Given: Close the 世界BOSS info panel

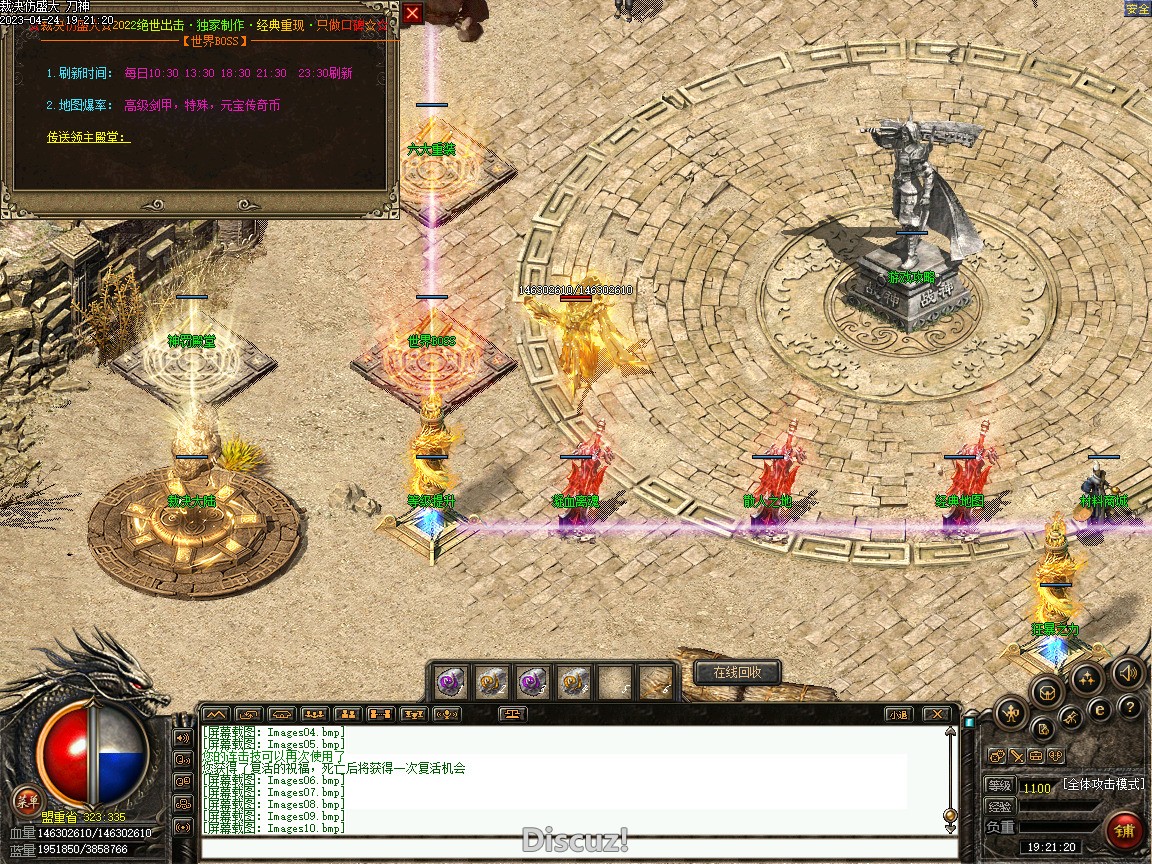Looking at the screenshot, I should click(412, 13).
